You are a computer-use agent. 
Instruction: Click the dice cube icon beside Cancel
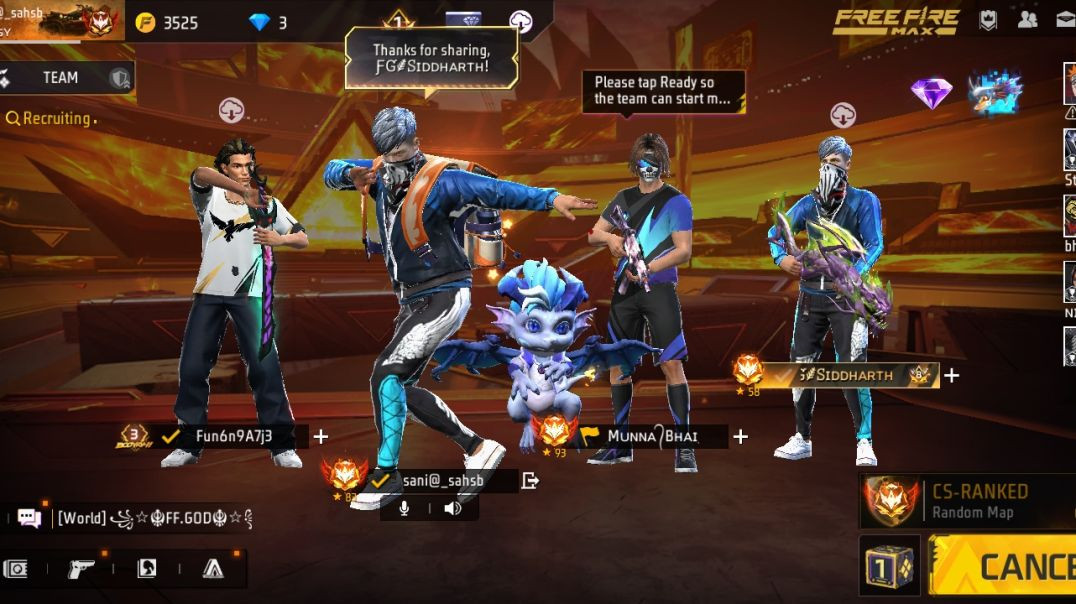pos(889,566)
